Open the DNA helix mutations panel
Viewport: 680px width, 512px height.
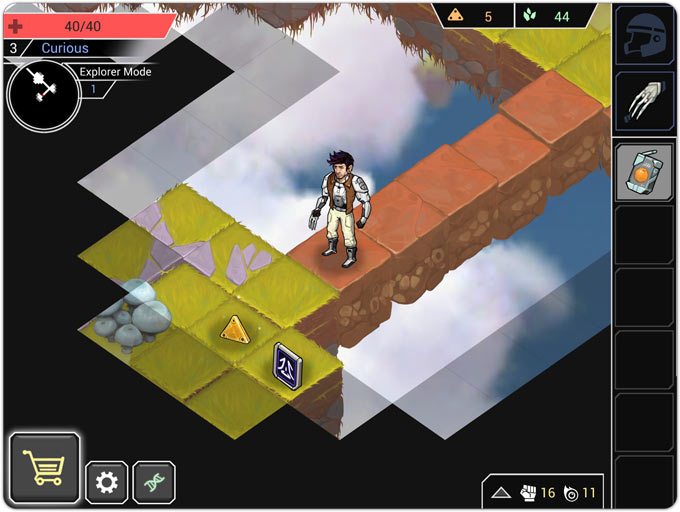[154, 483]
